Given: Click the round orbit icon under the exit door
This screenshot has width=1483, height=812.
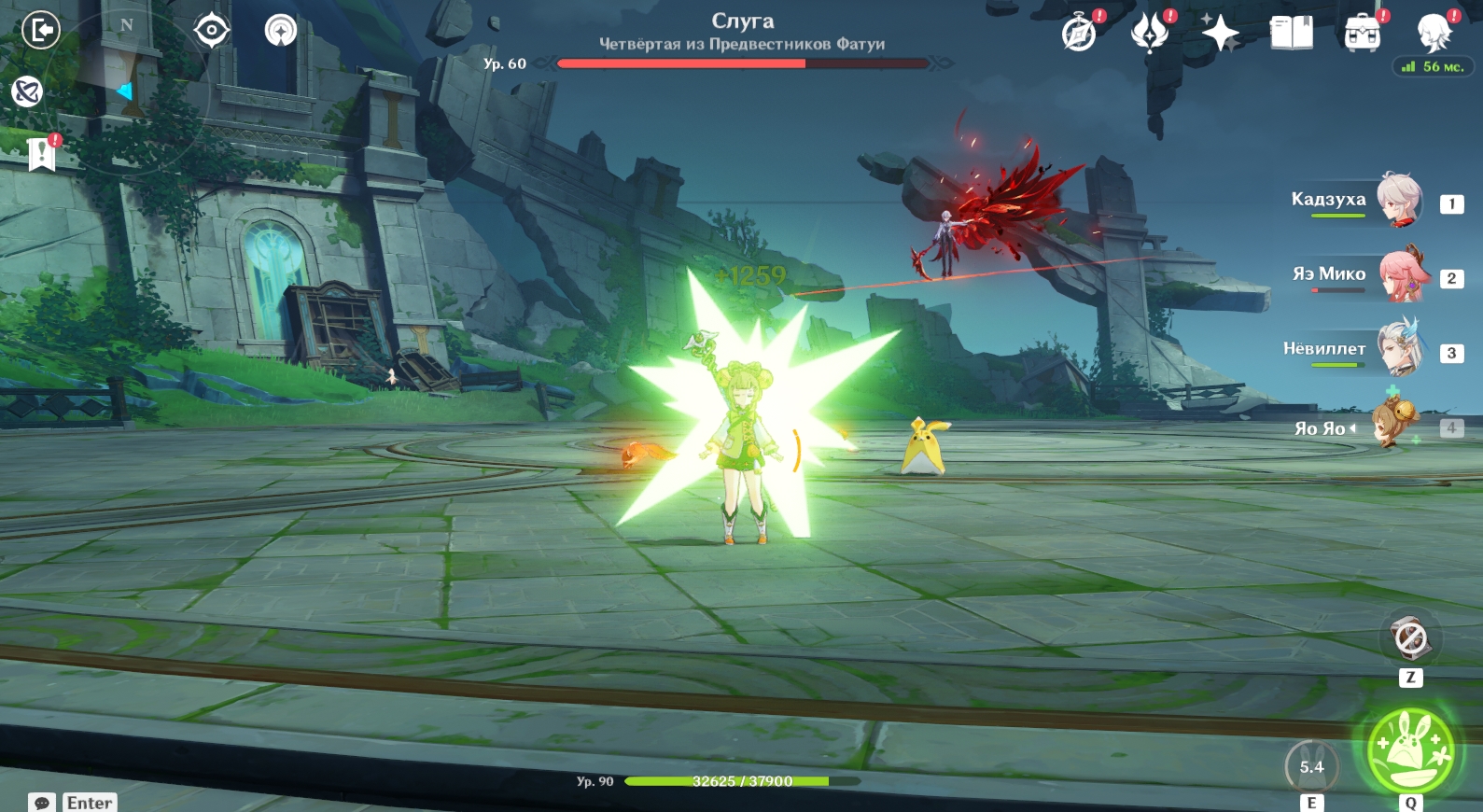Looking at the screenshot, I should (x=27, y=91).
